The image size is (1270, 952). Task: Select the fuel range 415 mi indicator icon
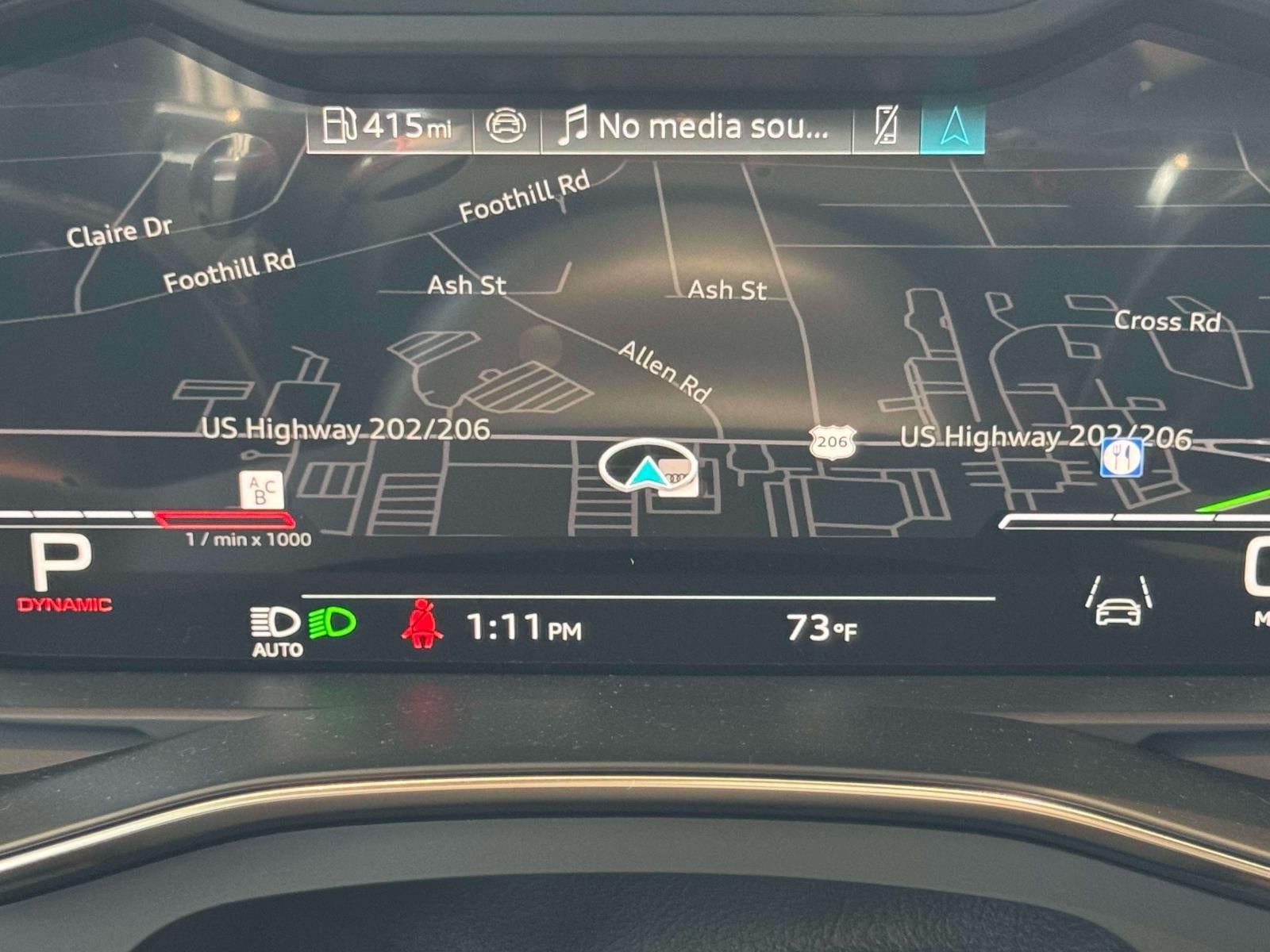[340, 125]
